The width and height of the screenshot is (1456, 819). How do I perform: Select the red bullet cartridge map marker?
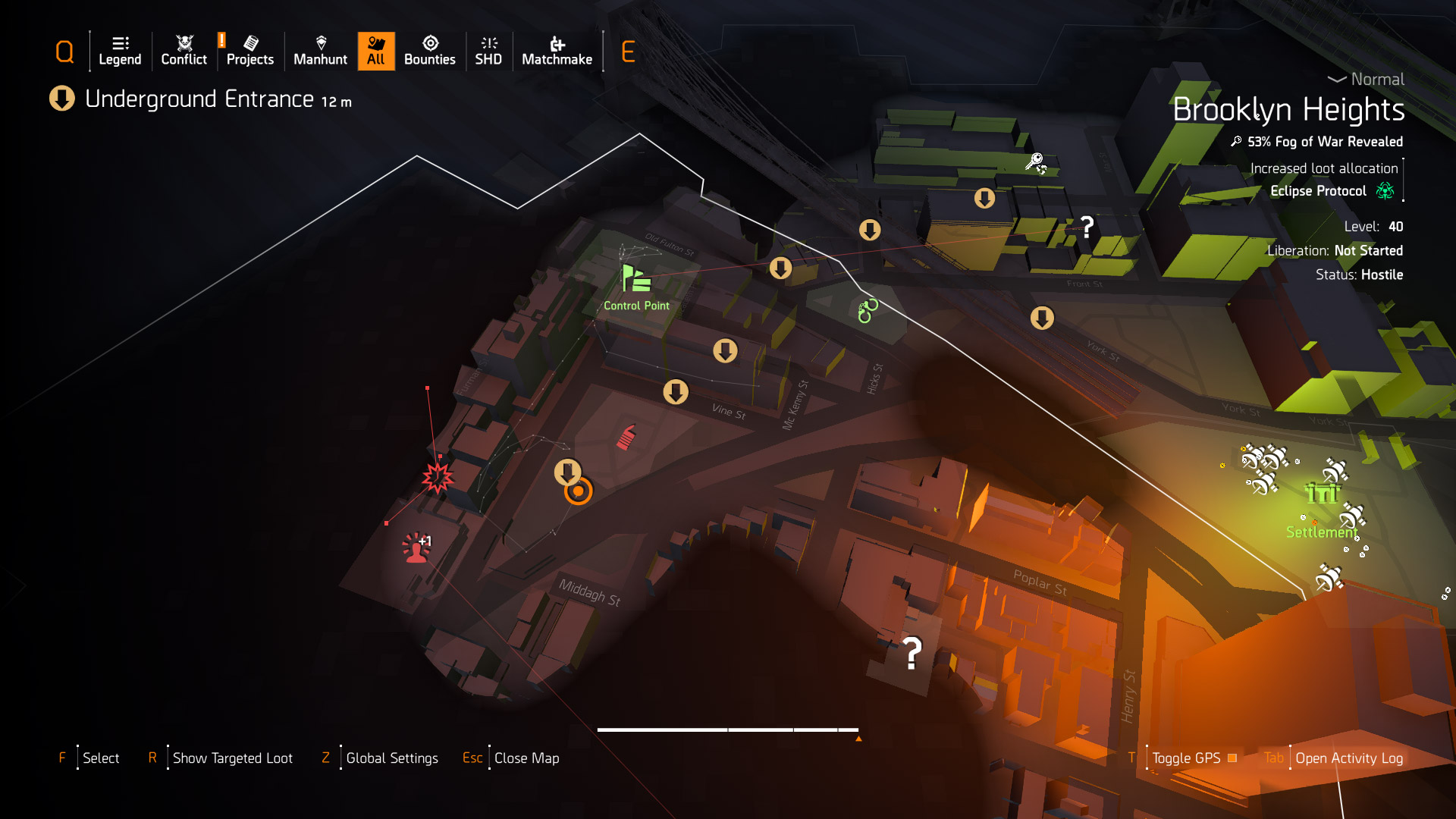coord(626,437)
